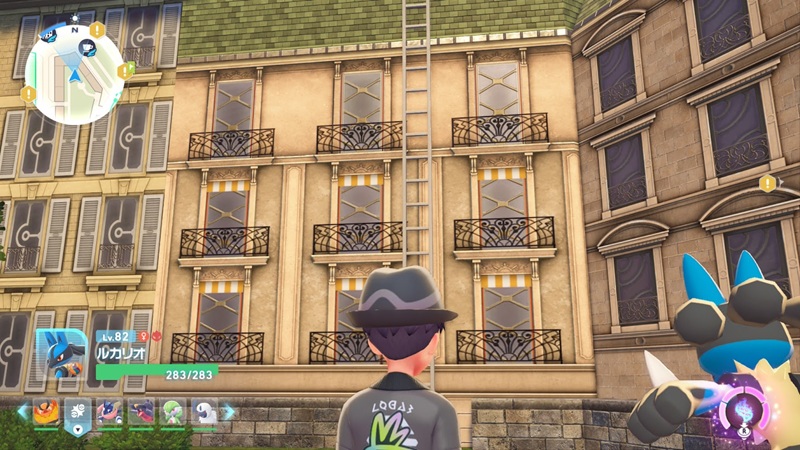The height and width of the screenshot is (450, 800).
Task: Cycle party bar with the left arrow
Action: click(22, 412)
